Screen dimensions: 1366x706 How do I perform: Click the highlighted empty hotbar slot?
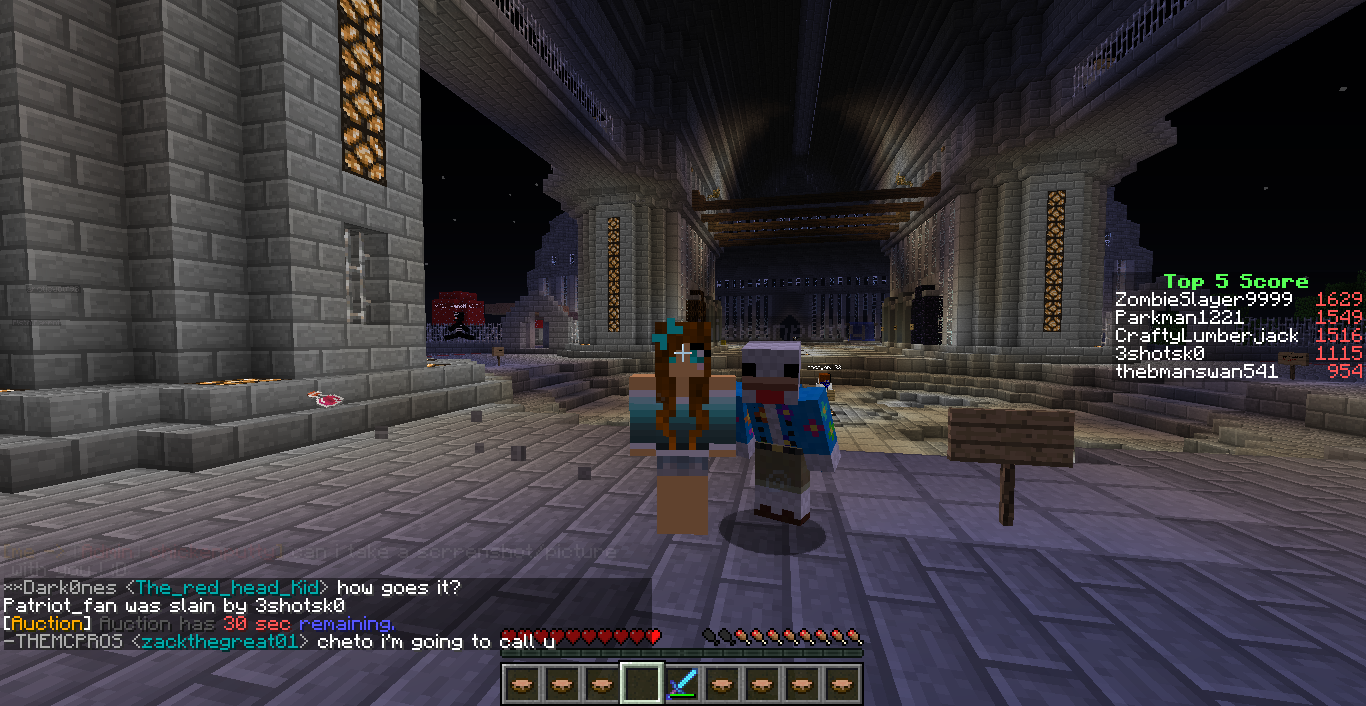tap(641, 685)
